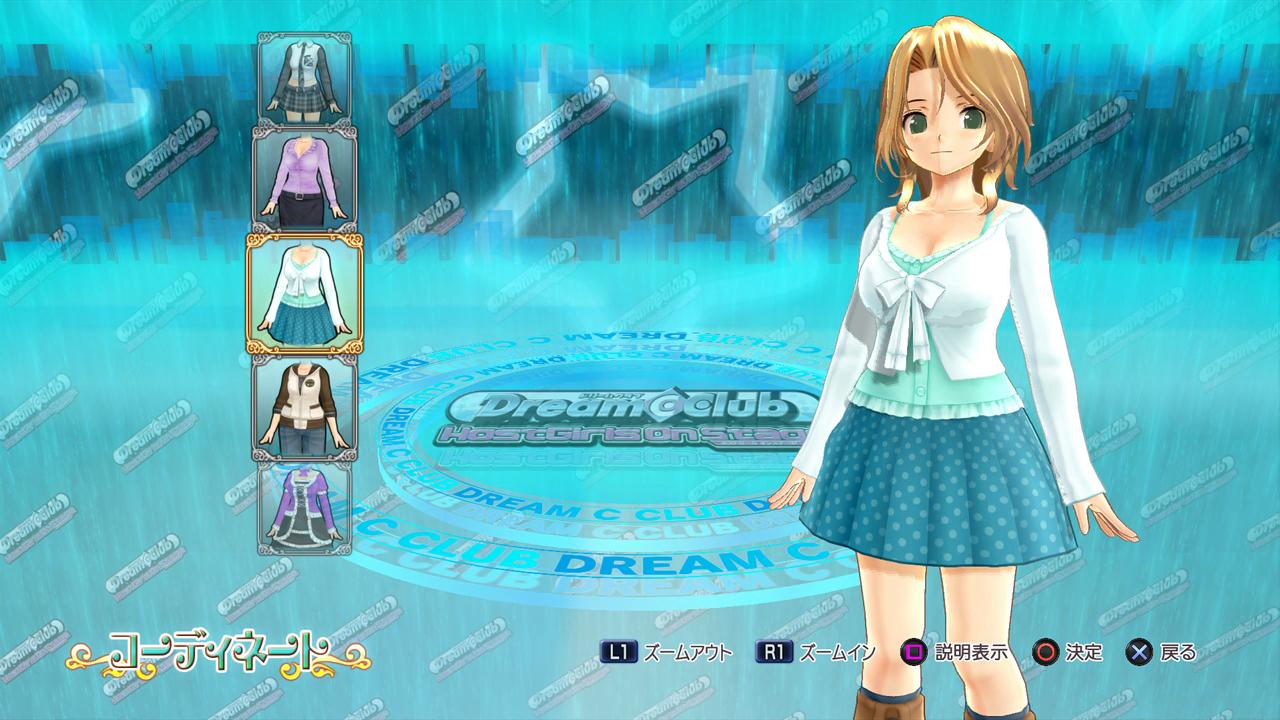Viewport: 1280px width, 720px height.
Task: Pick the brown jacket and jeans outfit
Action: [304, 407]
